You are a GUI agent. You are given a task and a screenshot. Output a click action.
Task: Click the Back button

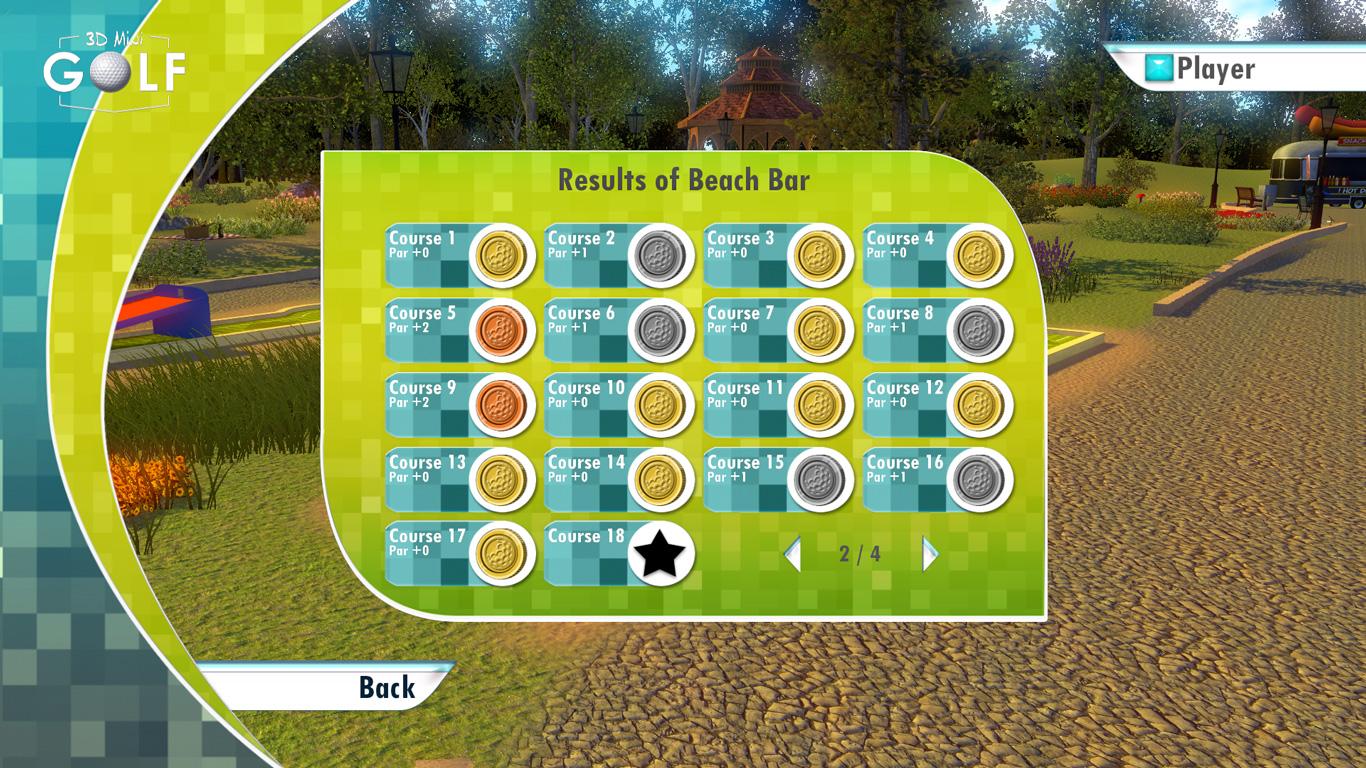coord(387,688)
